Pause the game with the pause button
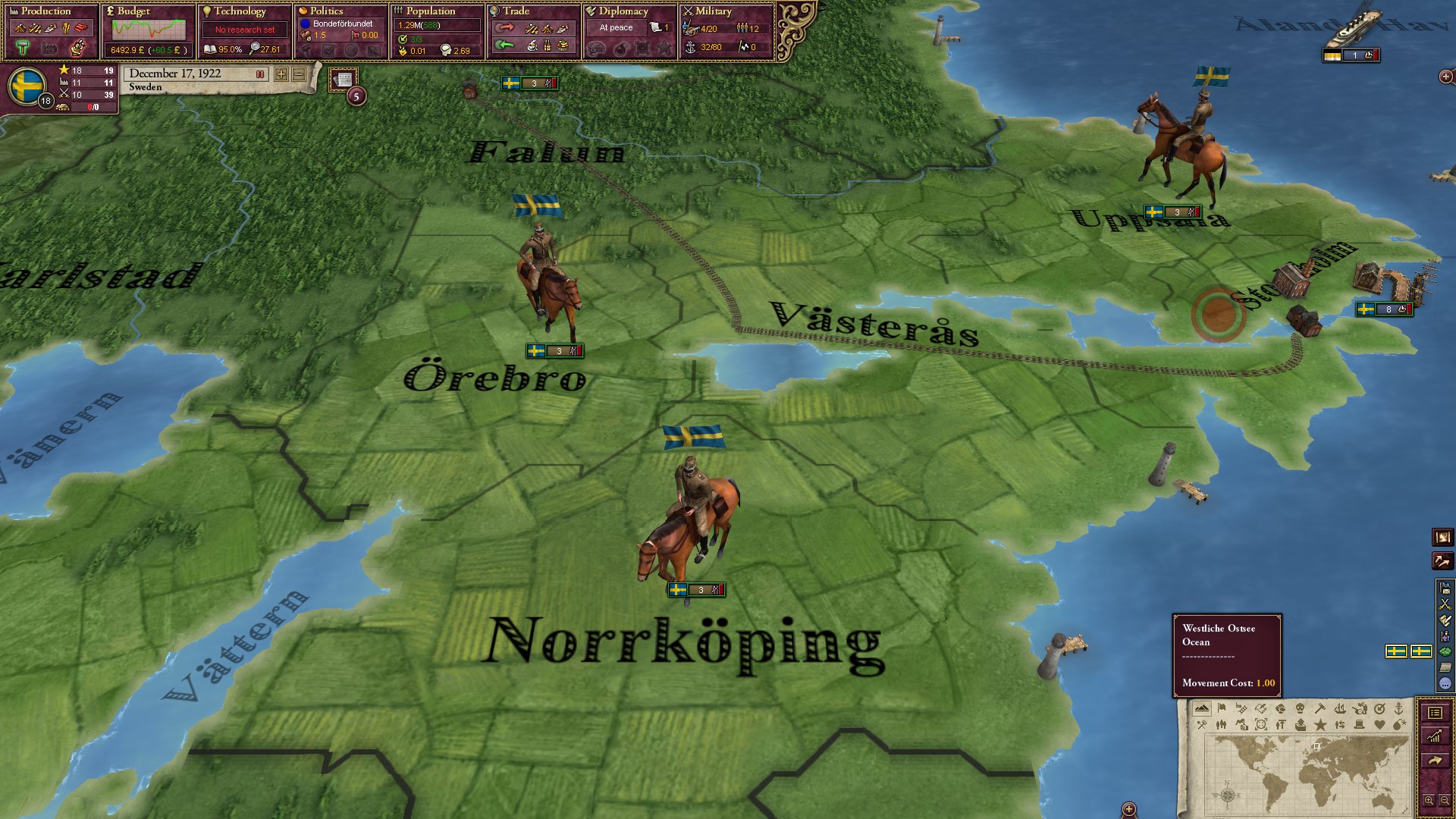1456x819 pixels. (x=261, y=74)
